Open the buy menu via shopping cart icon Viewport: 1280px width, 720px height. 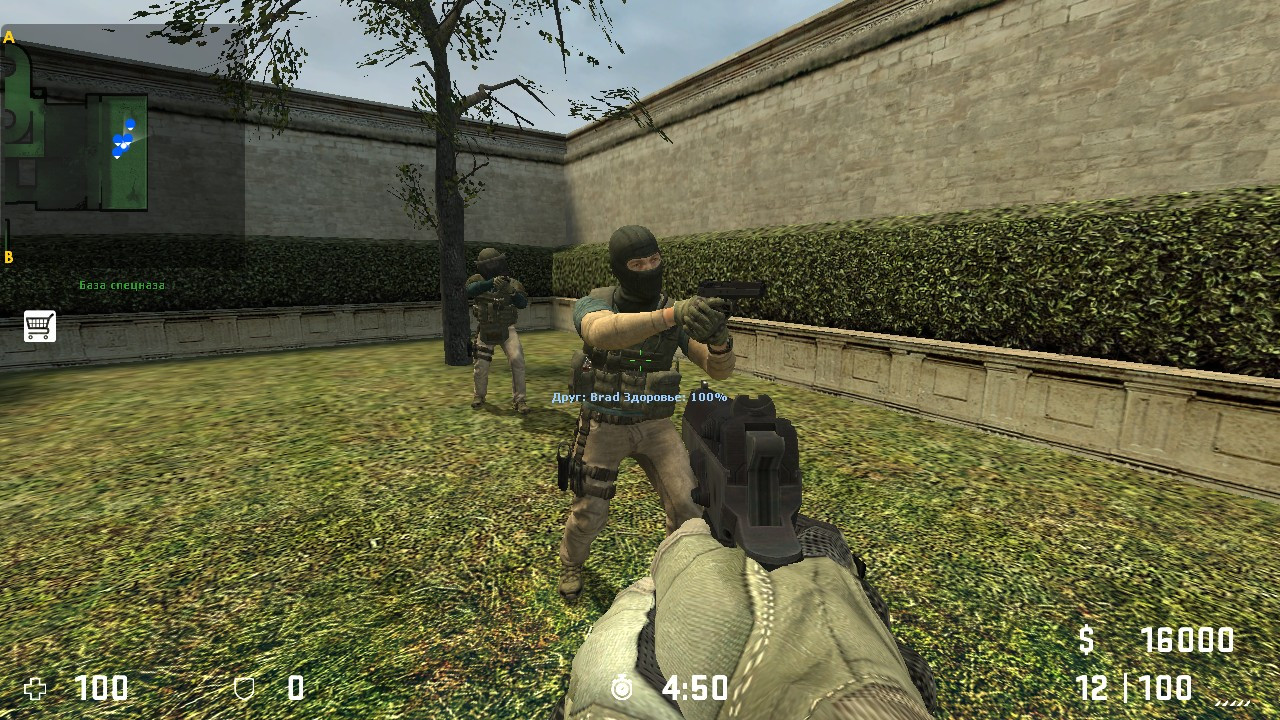pyautogui.click(x=38, y=326)
